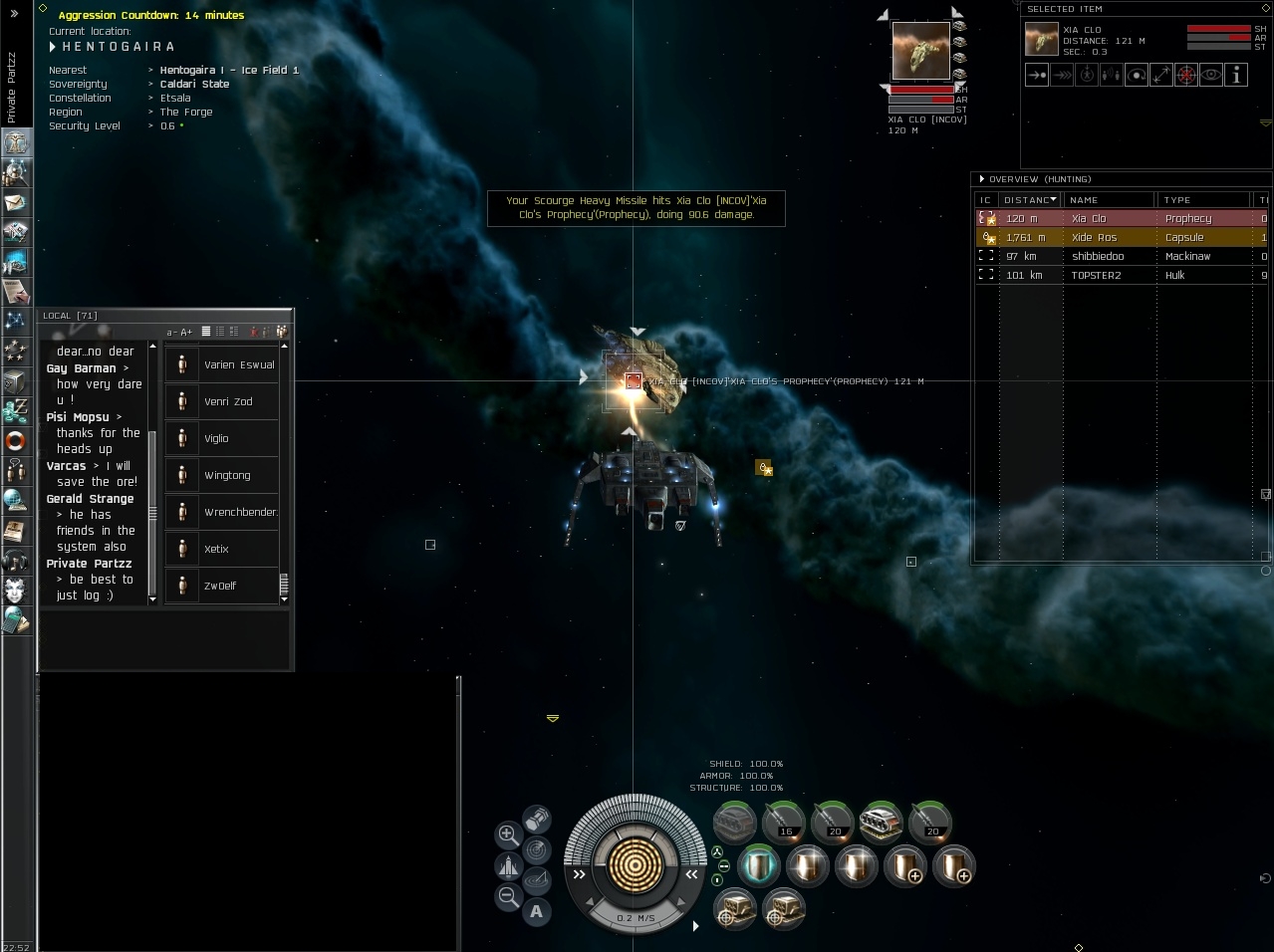Toggle the active teal shield hardener module
Viewport: 1274px width, 952px height.
coord(758,866)
